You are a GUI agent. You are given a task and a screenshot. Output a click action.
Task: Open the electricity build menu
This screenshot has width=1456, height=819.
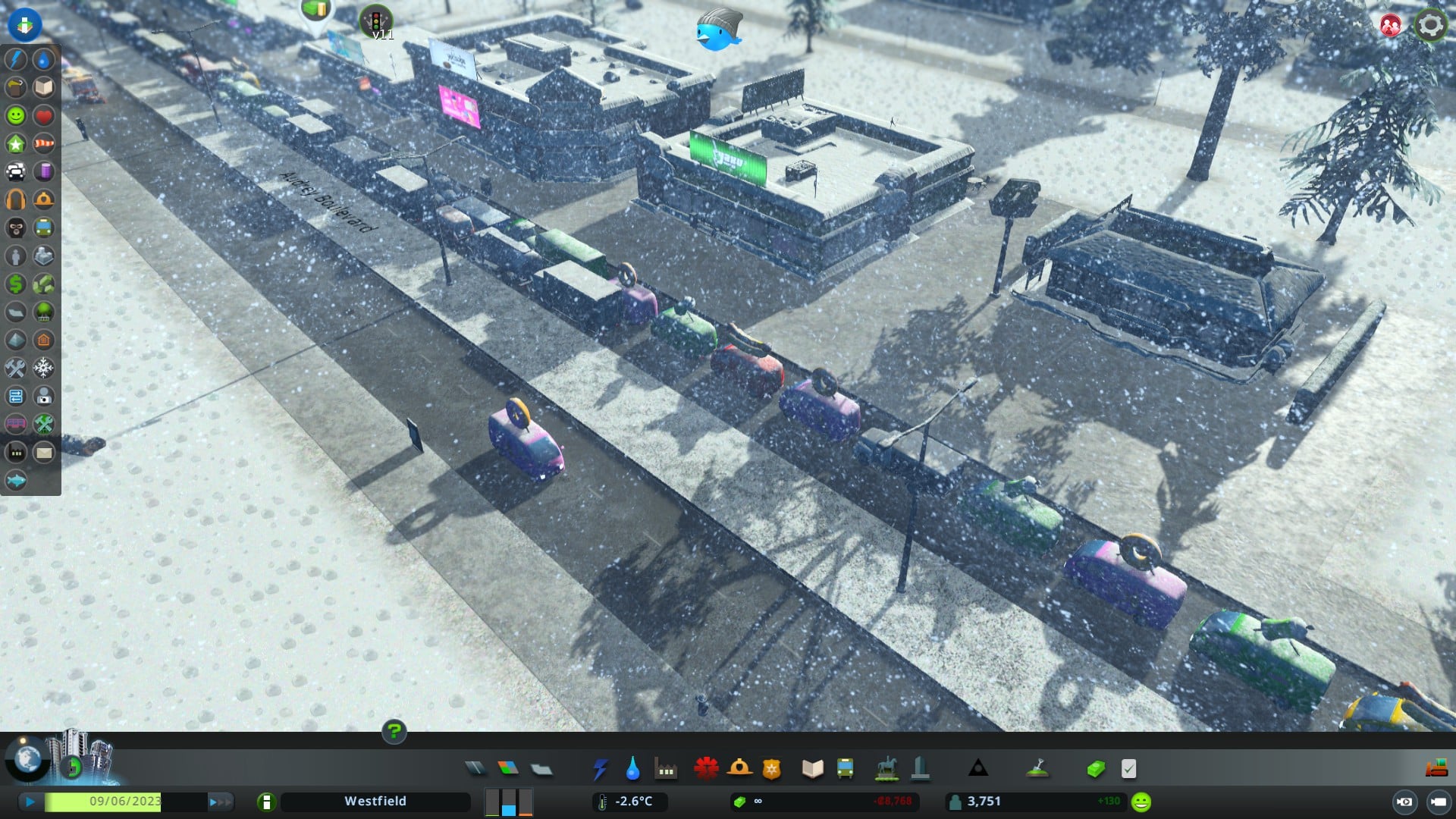[x=600, y=769]
